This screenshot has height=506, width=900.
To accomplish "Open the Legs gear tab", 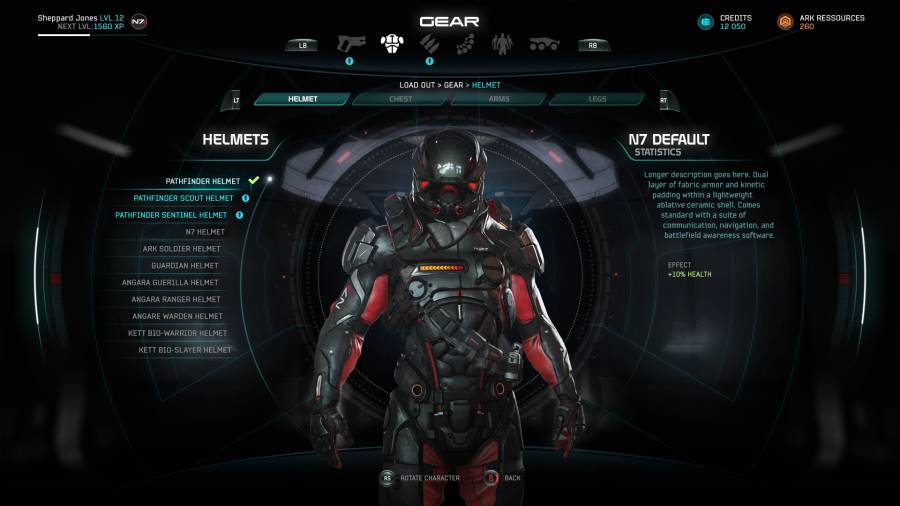I will pos(596,99).
